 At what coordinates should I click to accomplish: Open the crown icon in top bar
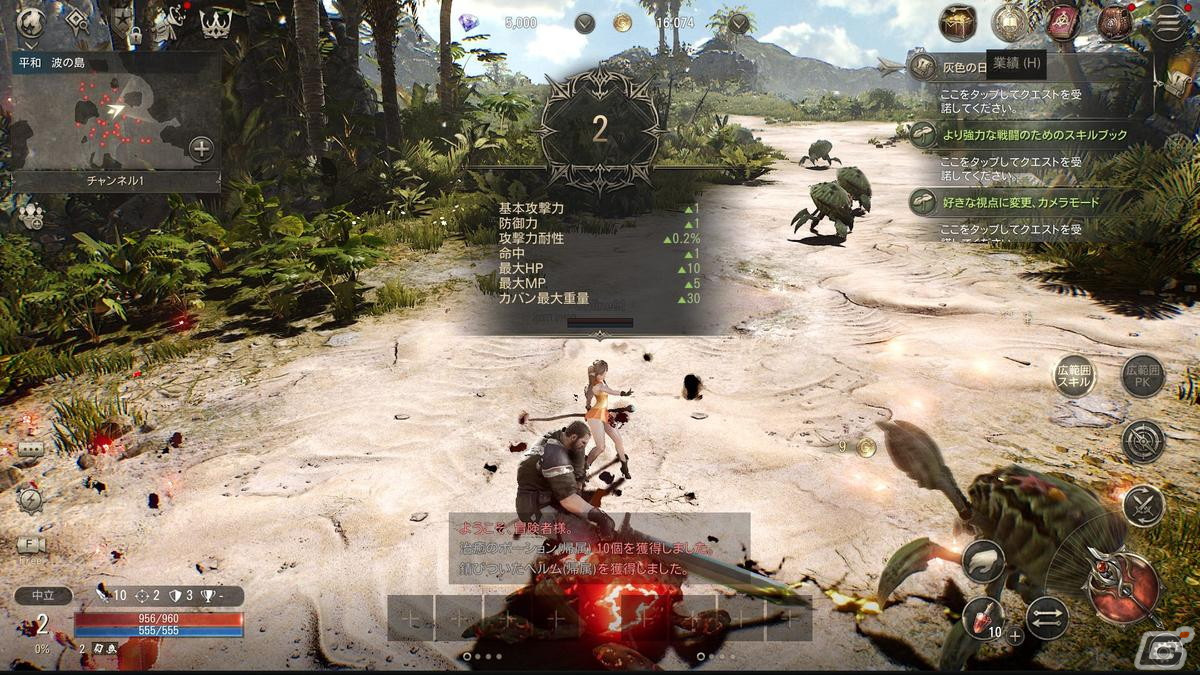click(216, 24)
